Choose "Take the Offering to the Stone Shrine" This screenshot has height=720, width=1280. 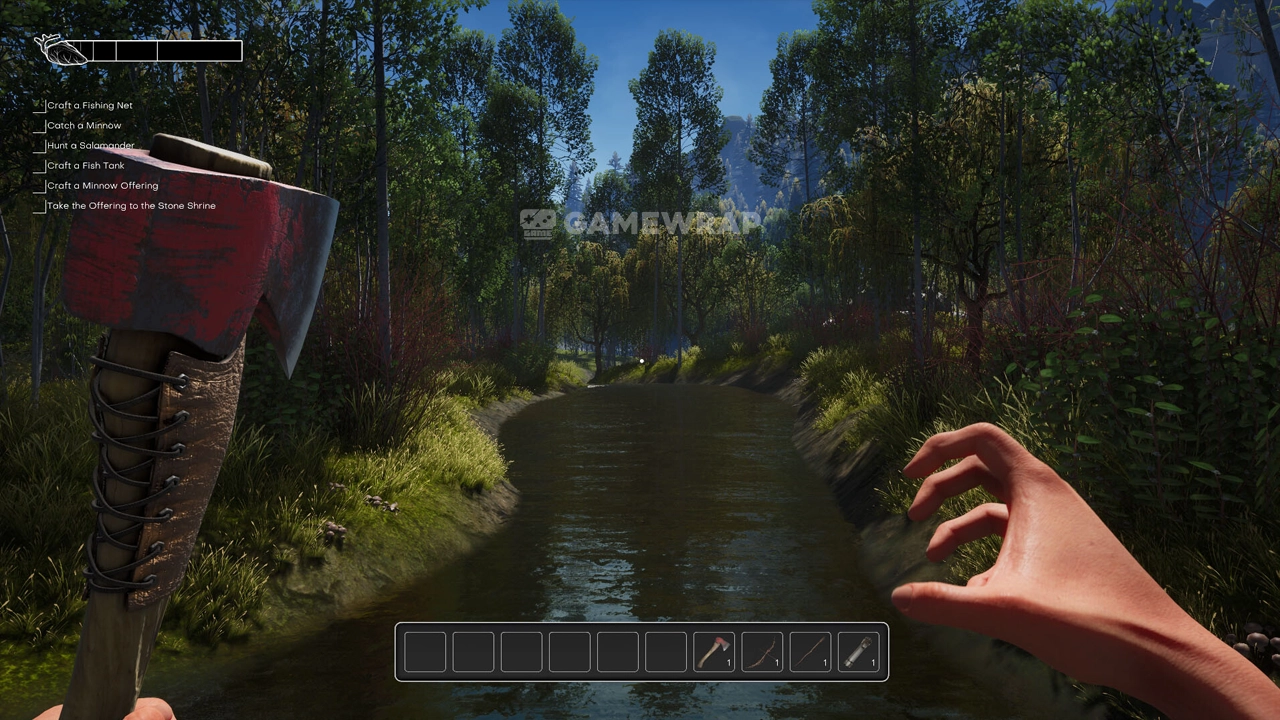point(131,205)
